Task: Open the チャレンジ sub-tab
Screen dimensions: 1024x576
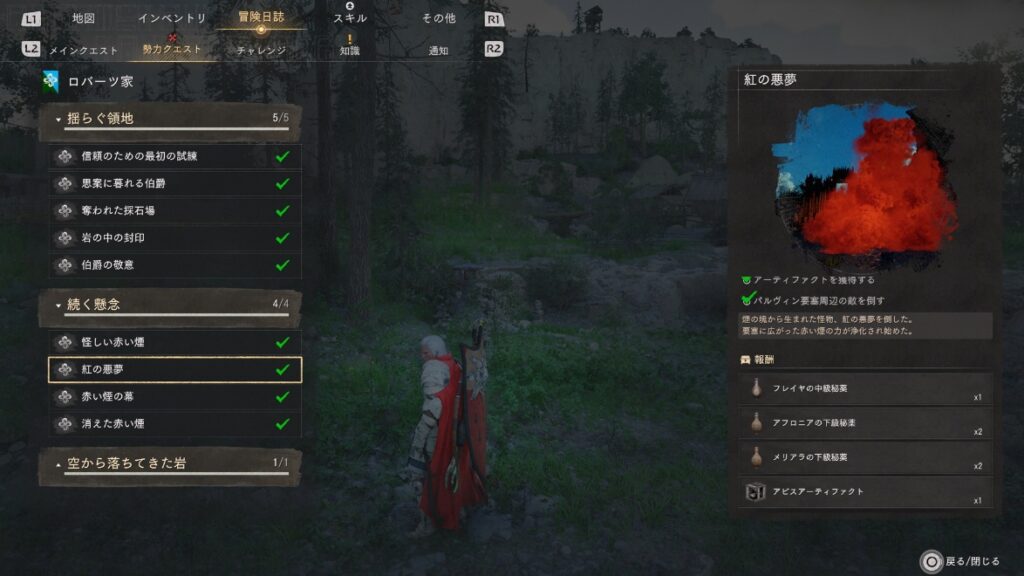Action: (x=261, y=49)
